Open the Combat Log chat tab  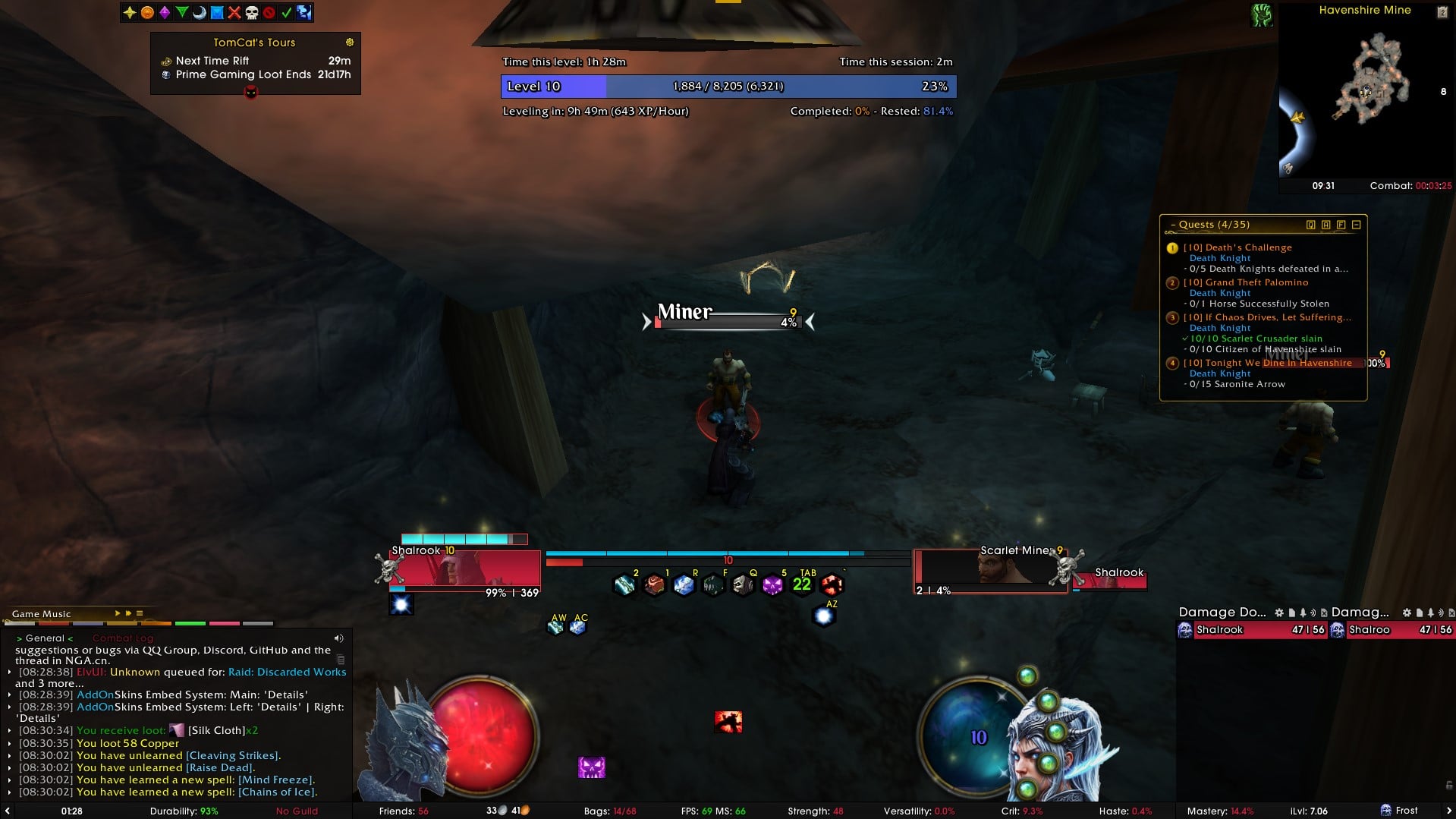pyautogui.click(x=123, y=638)
